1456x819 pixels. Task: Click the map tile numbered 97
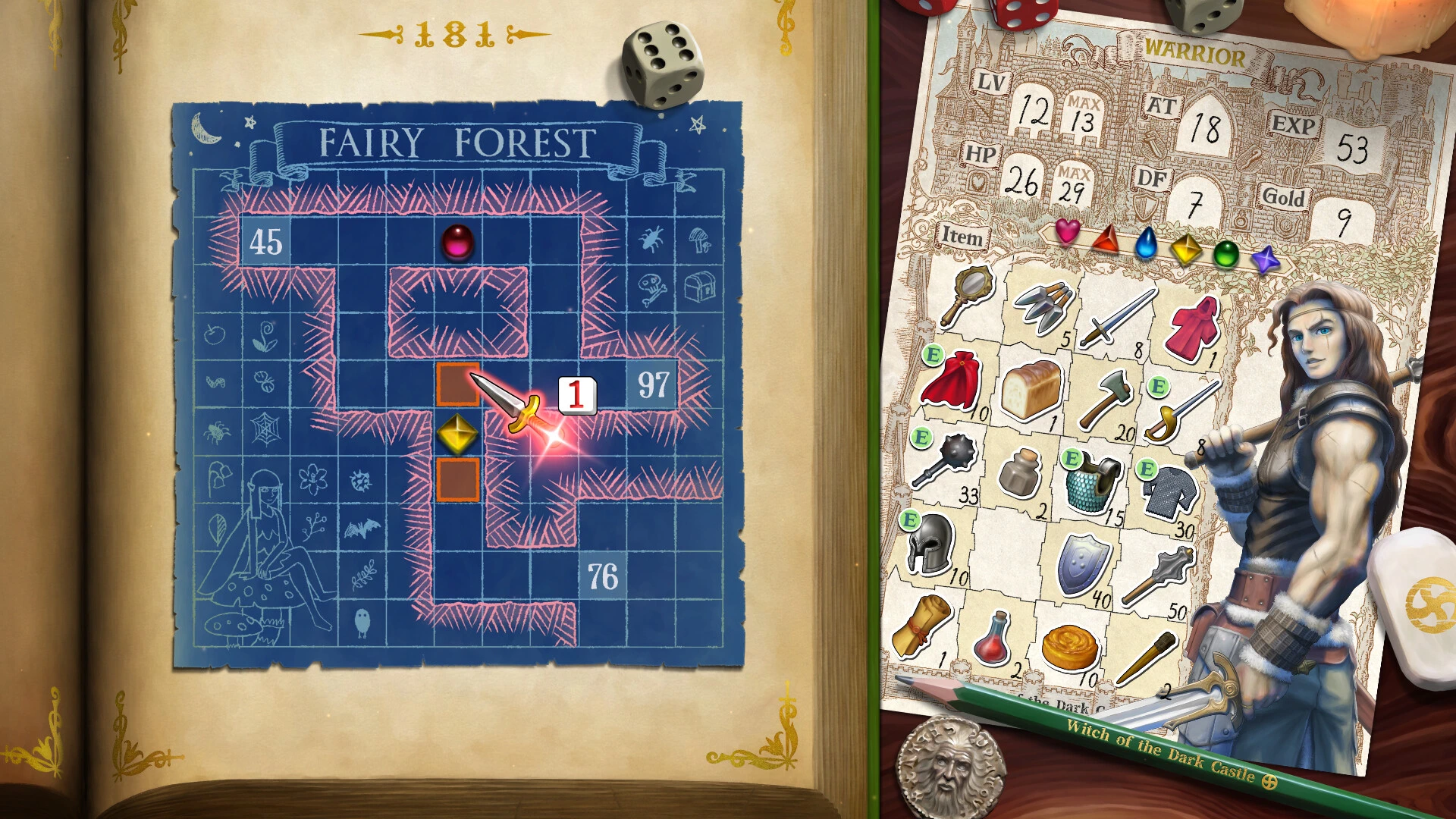pos(652,384)
